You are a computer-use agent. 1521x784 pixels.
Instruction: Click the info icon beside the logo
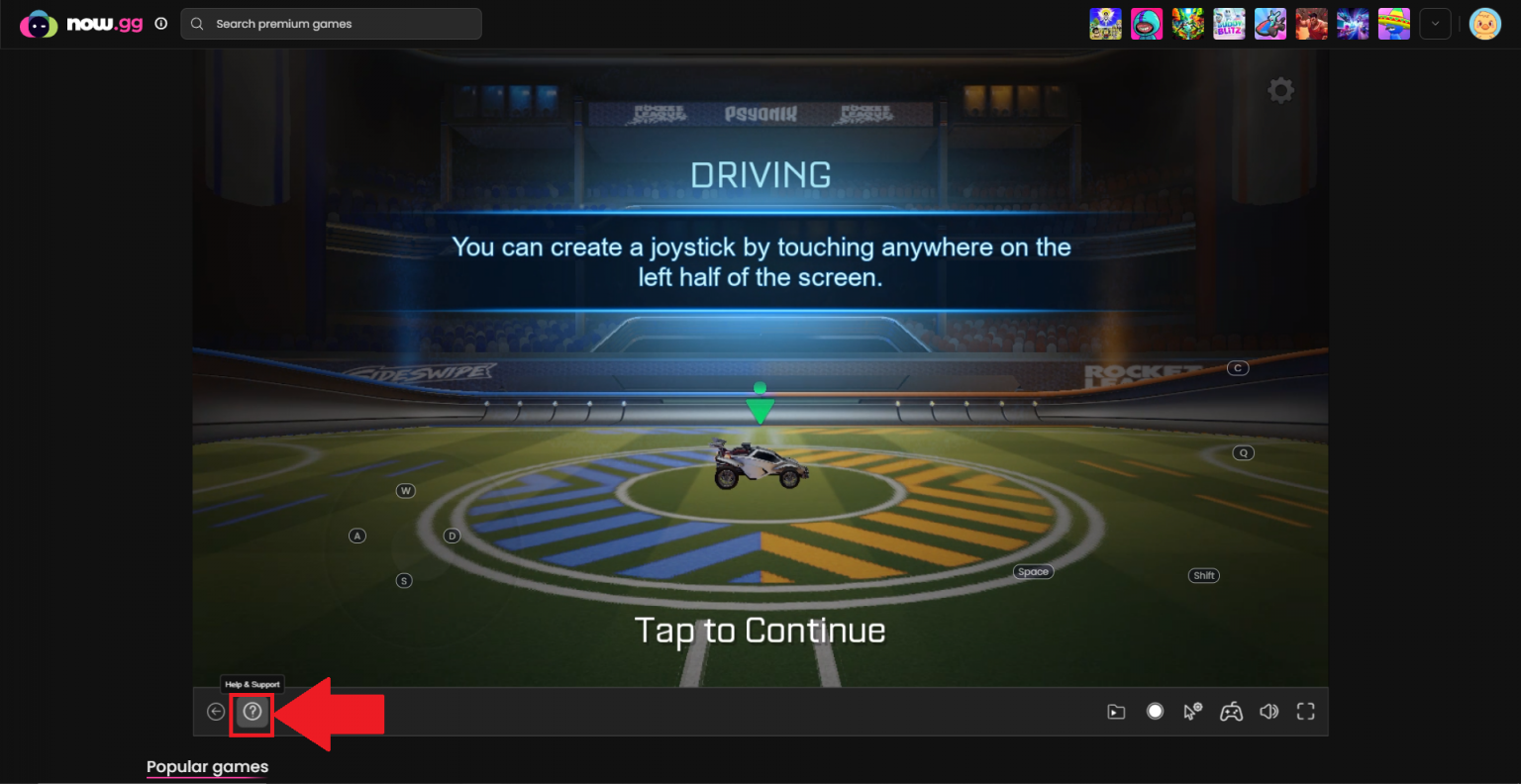160,24
